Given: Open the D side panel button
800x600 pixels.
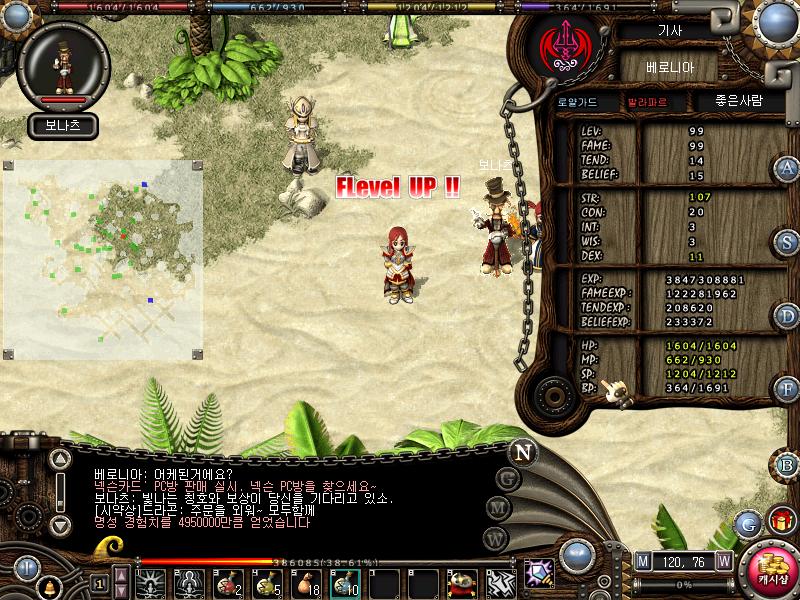Looking at the screenshot, I should (788, 316).
